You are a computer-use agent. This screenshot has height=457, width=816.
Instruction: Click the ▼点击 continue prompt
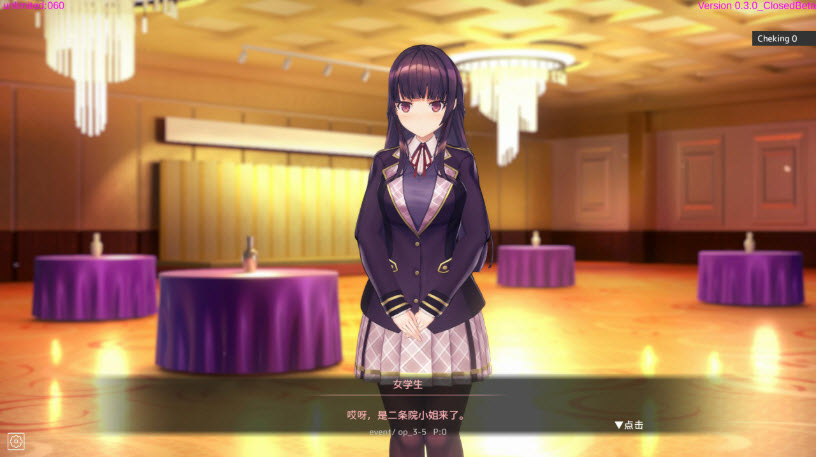coord(629,425)
